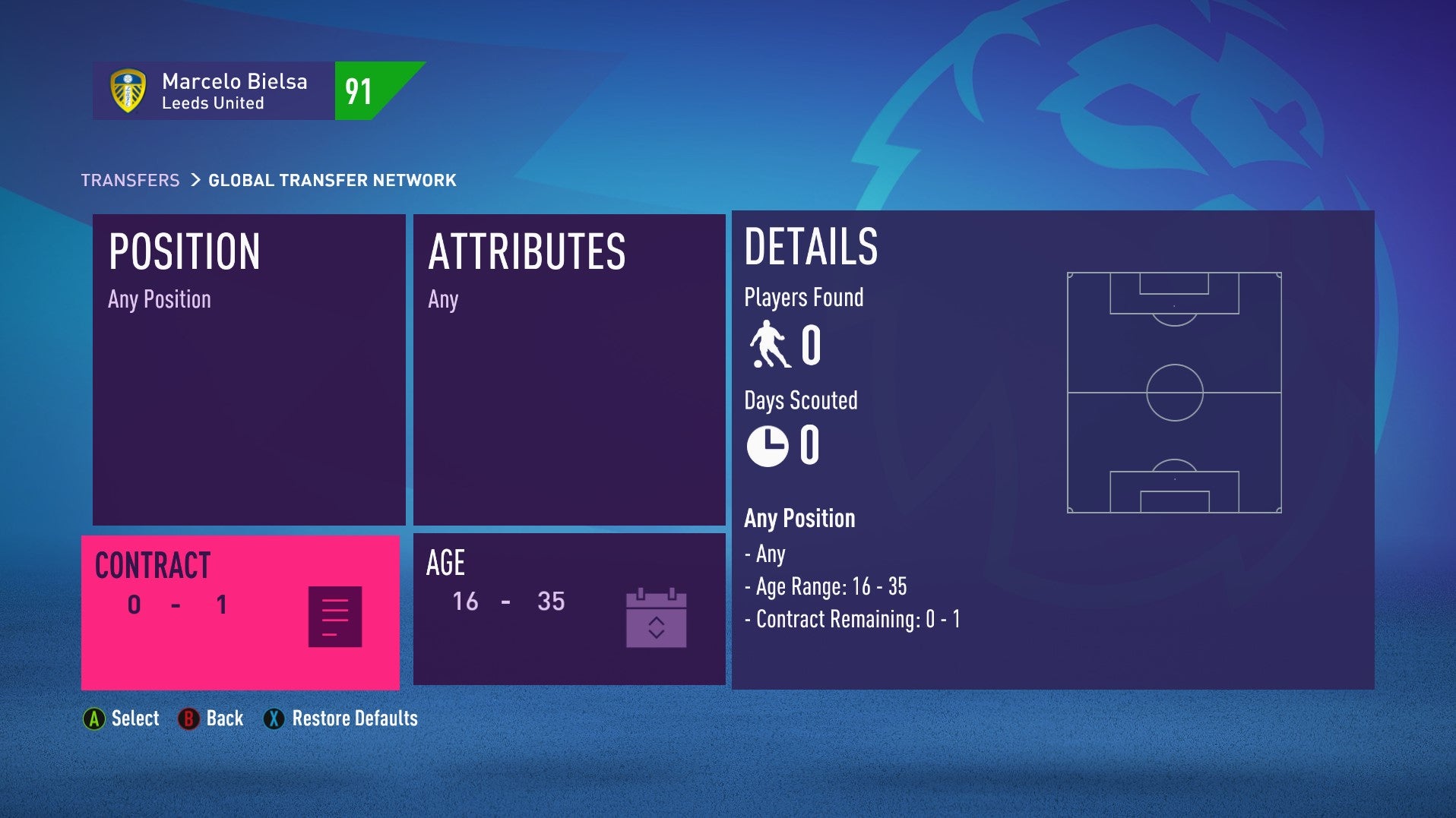
Task: Click the clock icon under Days Scouted
Action: pyautogui.click(x=767, y=447)
